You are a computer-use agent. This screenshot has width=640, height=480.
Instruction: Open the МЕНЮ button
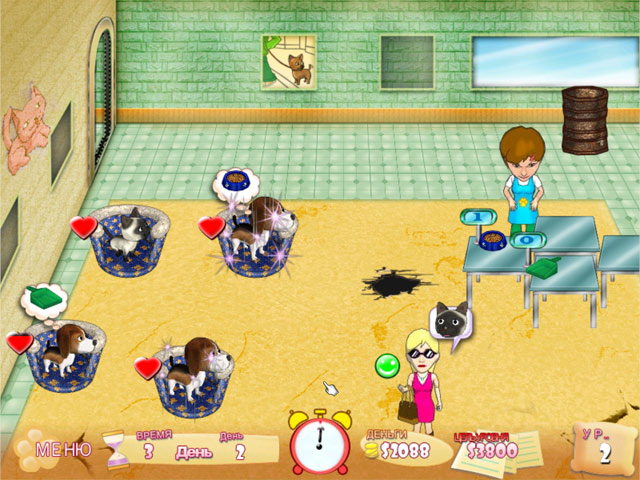(63, 450)
